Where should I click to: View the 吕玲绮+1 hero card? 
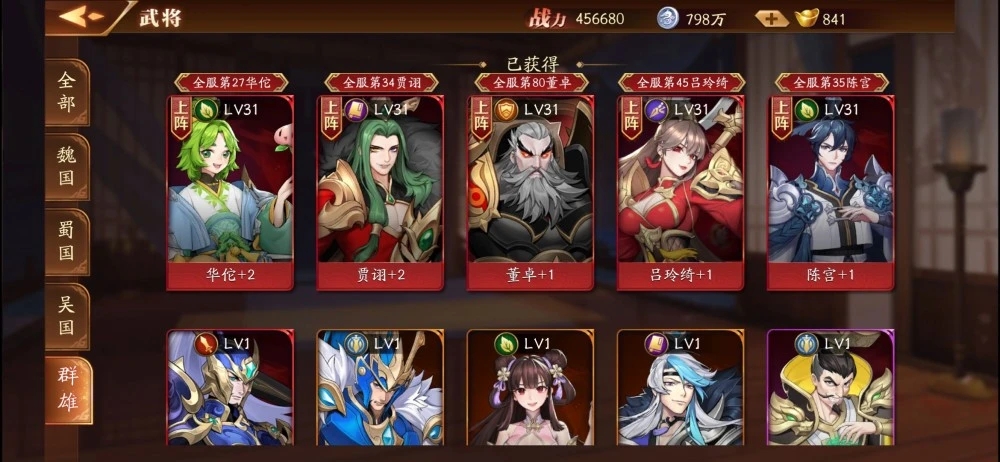pos(680,192)
